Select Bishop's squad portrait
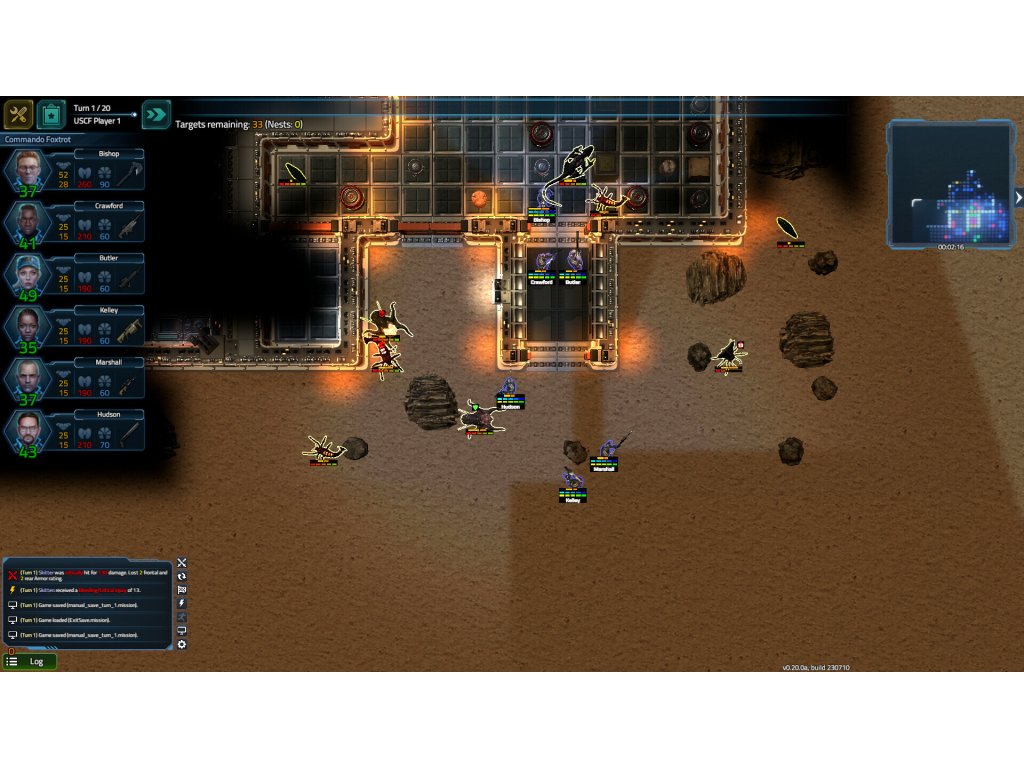 tap(27, 170)
